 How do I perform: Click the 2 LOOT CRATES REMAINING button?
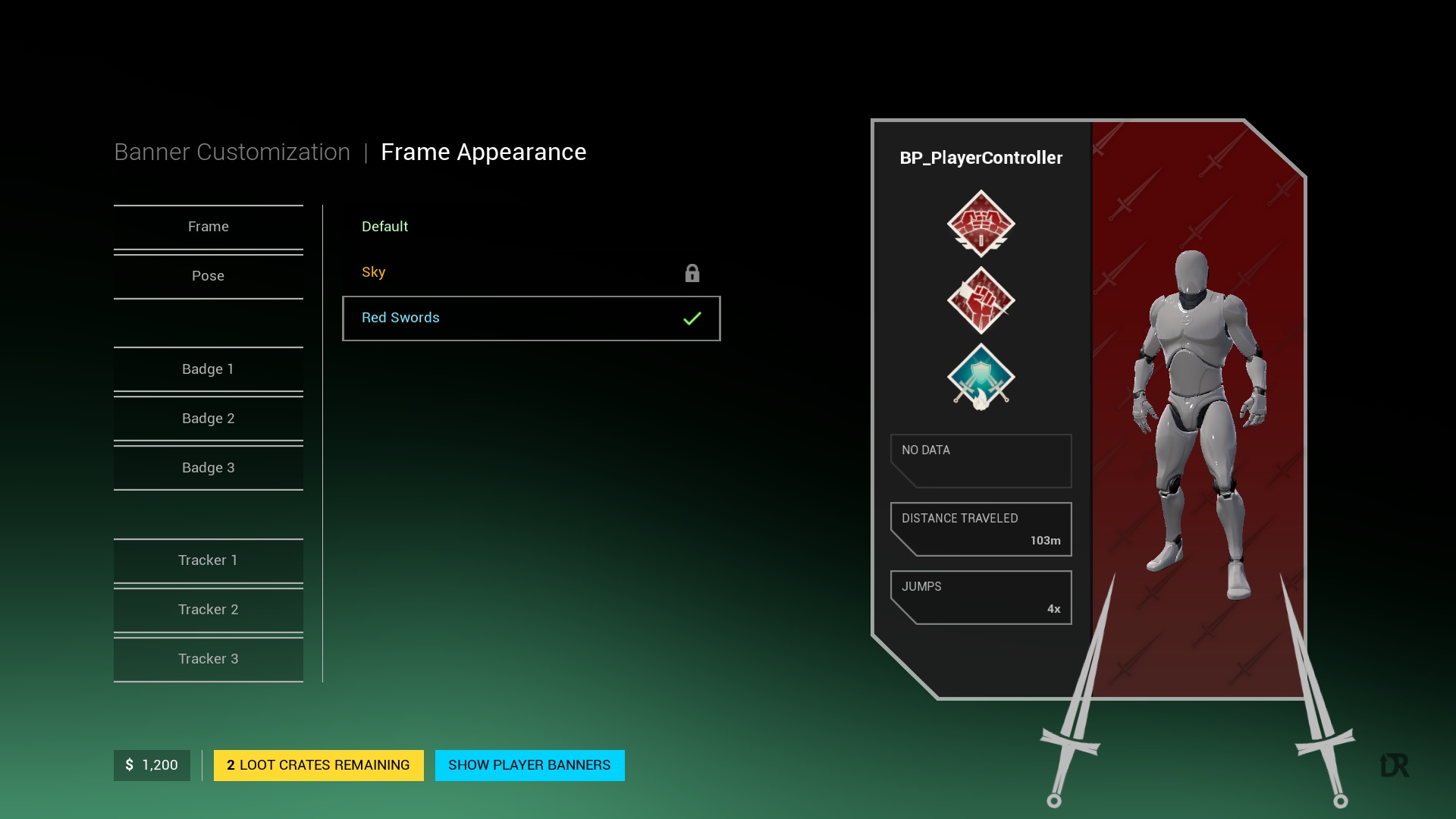(x=318, y=765)
